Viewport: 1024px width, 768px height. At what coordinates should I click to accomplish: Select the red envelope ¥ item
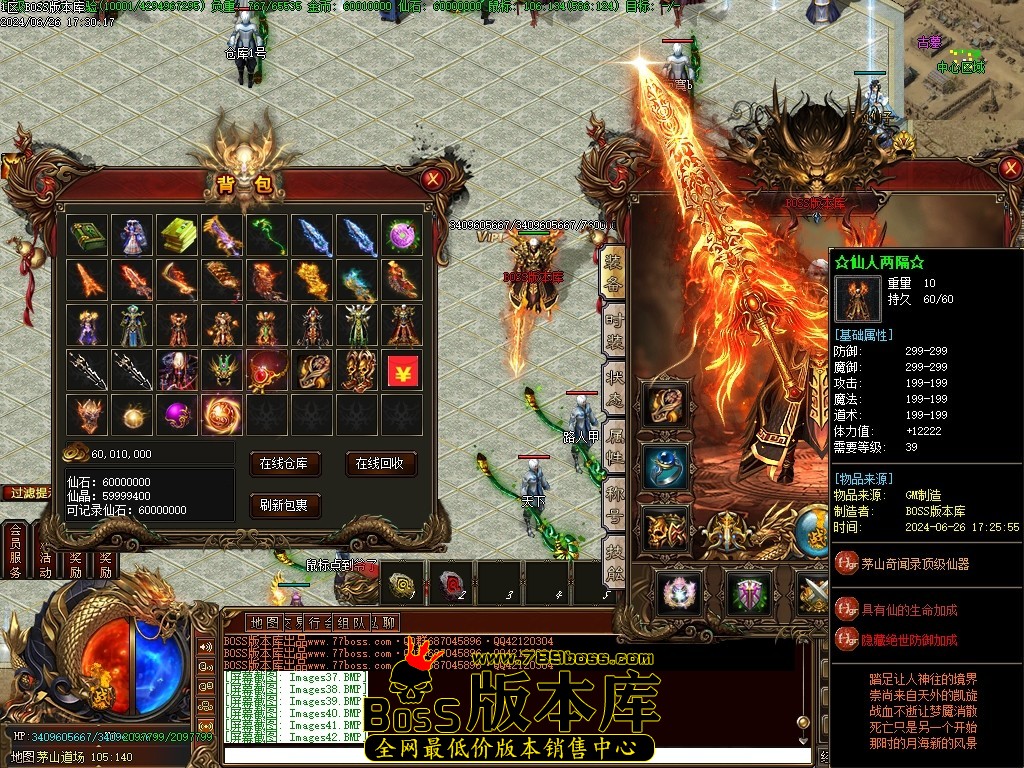coord(402,369)
